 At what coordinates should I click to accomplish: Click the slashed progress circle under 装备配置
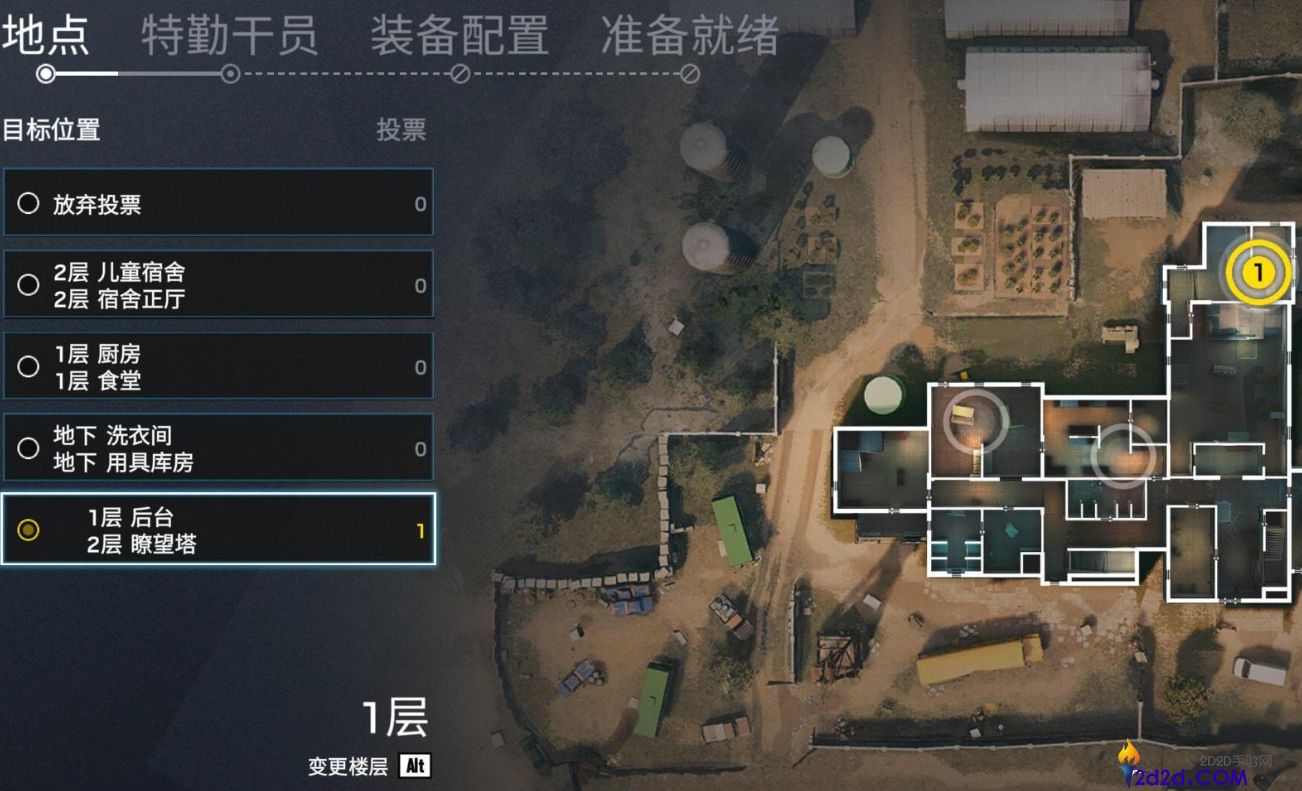[459, 73]
